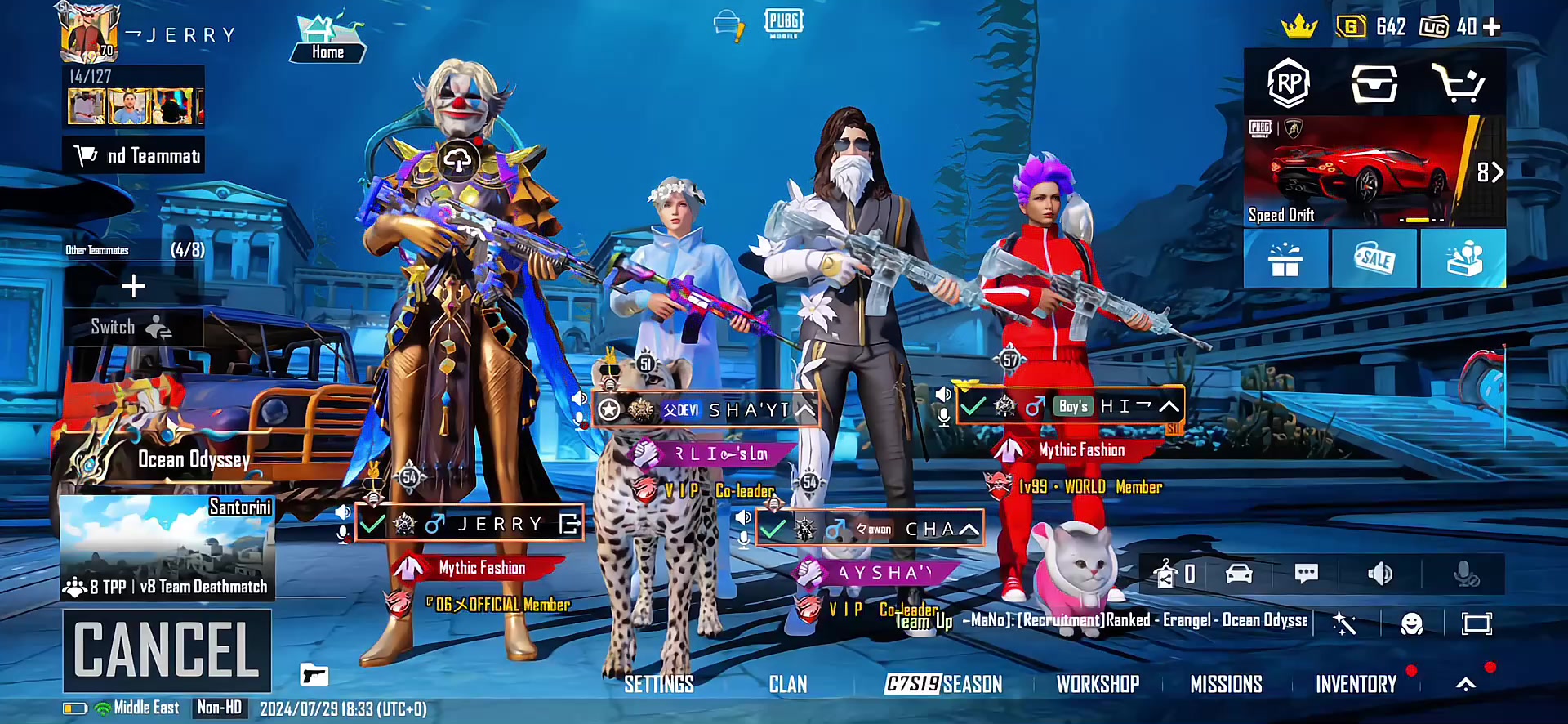Open the gift box events icon
Image resolution: width=1568 pixels, height=724 pixels.
[x=1285, y=259]
